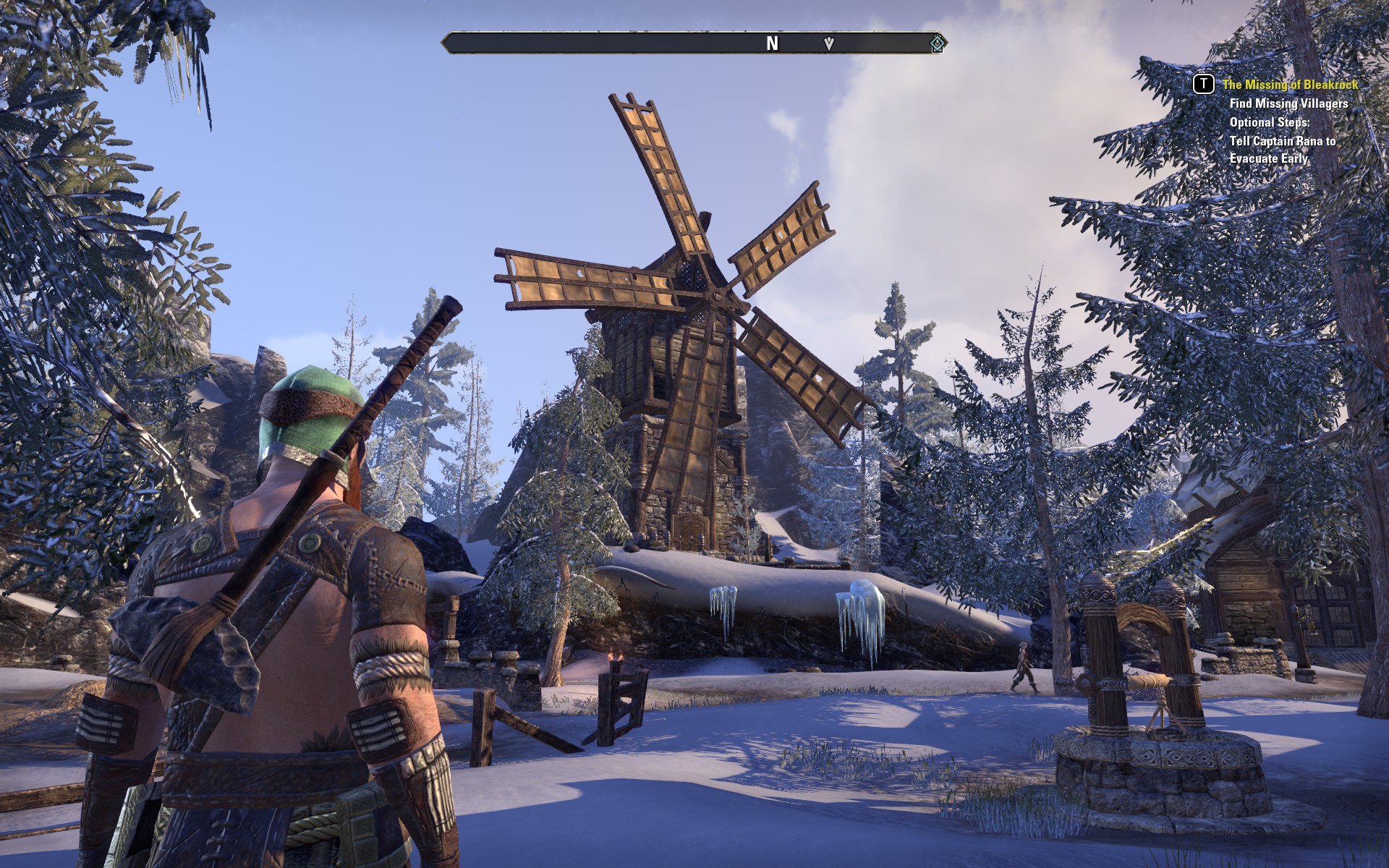Click the teal diamond marker on the compass
The height and width of the screenshot is (868, 1389).
point(937,44)
